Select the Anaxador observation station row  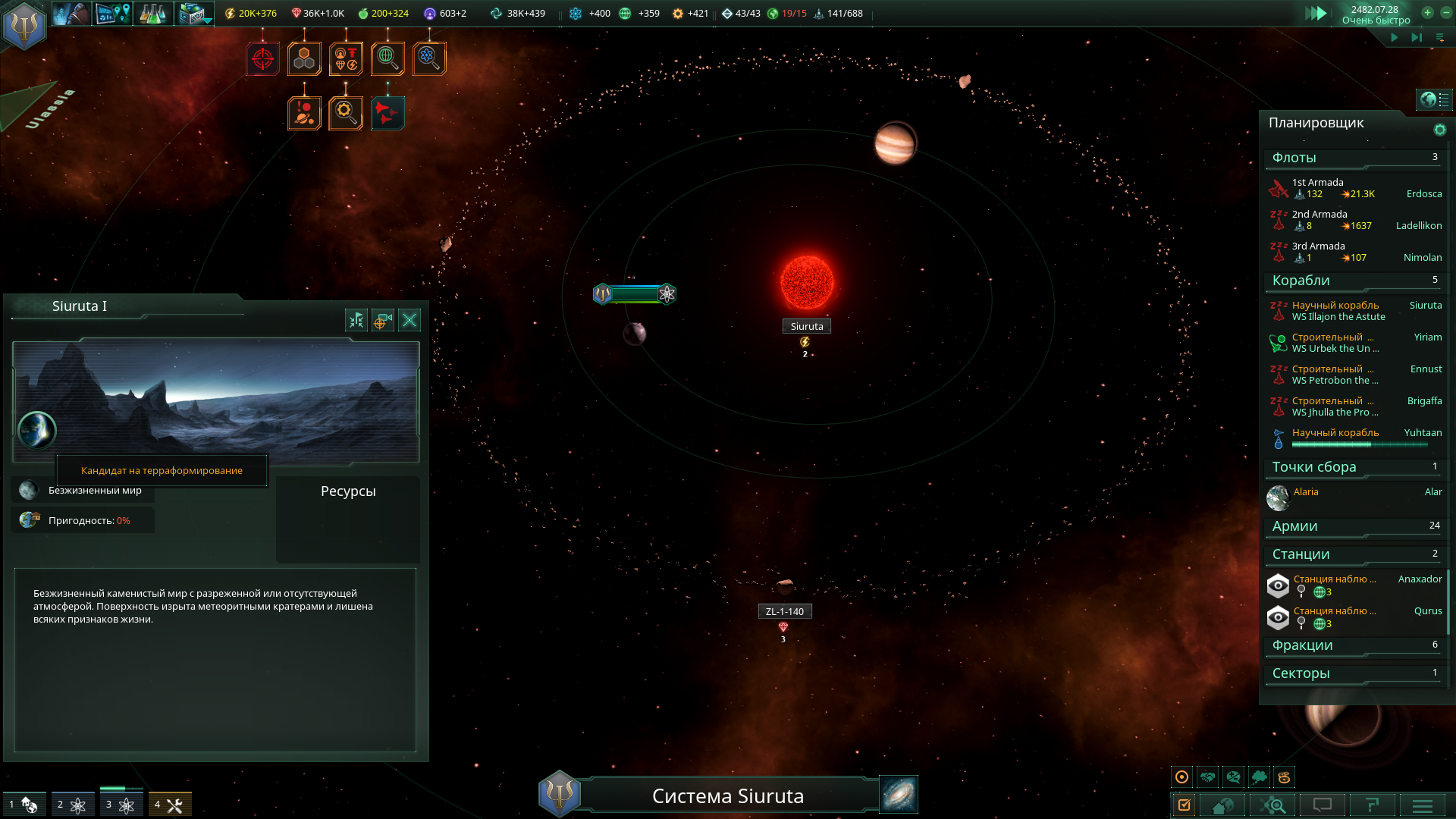pyautogui.click(x=1356, y=585)
